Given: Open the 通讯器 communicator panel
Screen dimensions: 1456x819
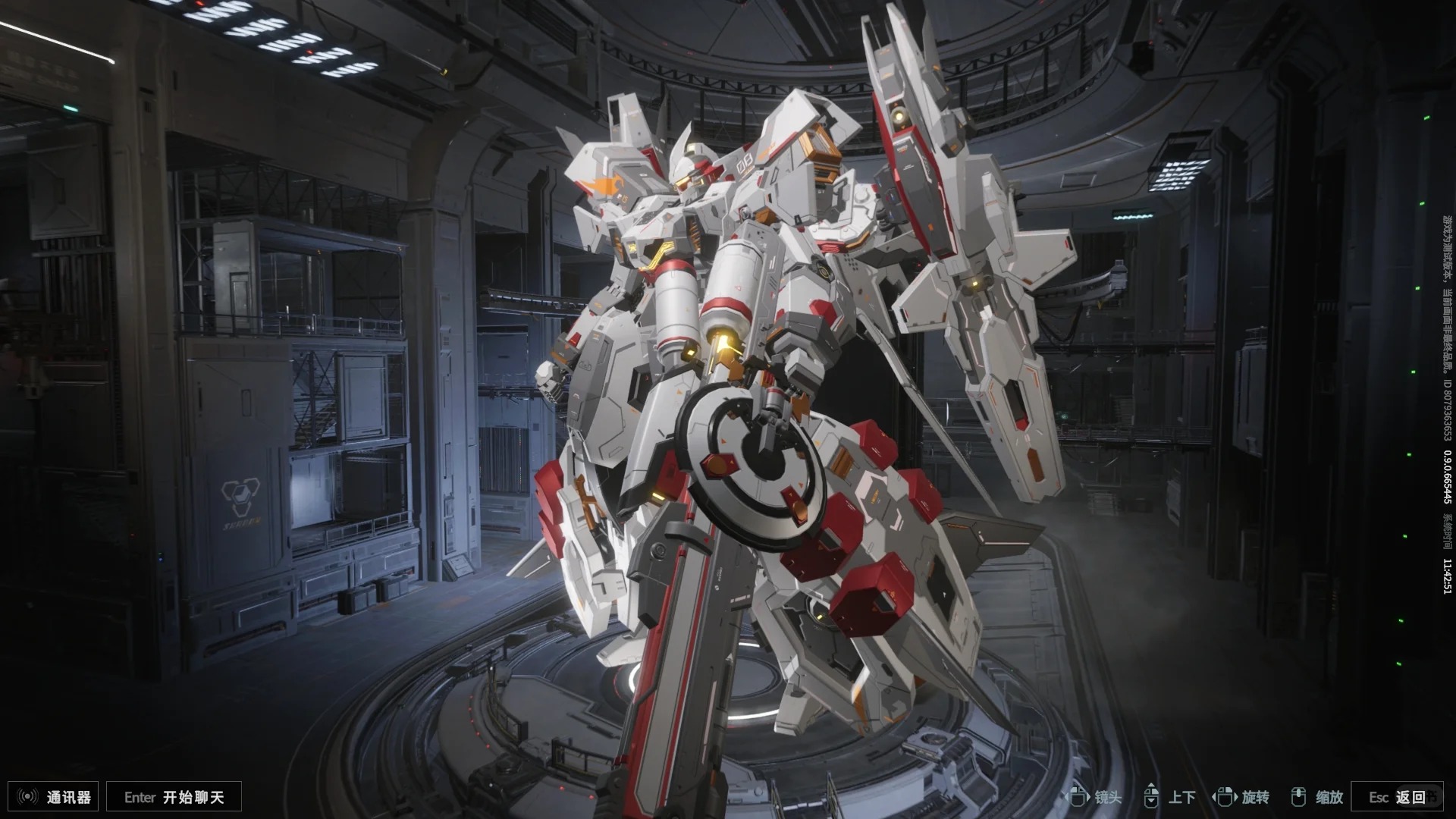Looking at the screenshot, I should [54, 797].
